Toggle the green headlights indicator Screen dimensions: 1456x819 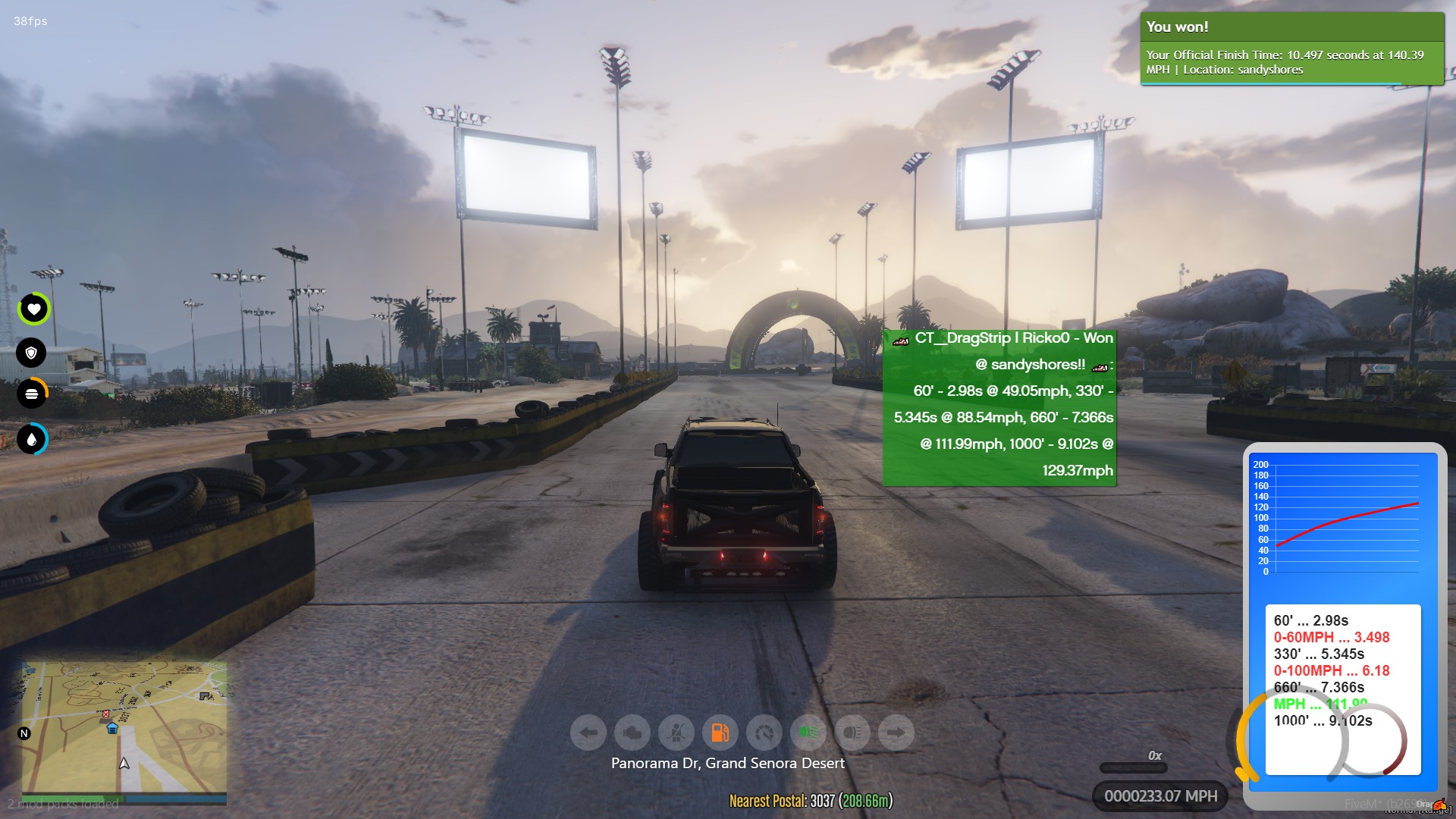tap(808, 732)
